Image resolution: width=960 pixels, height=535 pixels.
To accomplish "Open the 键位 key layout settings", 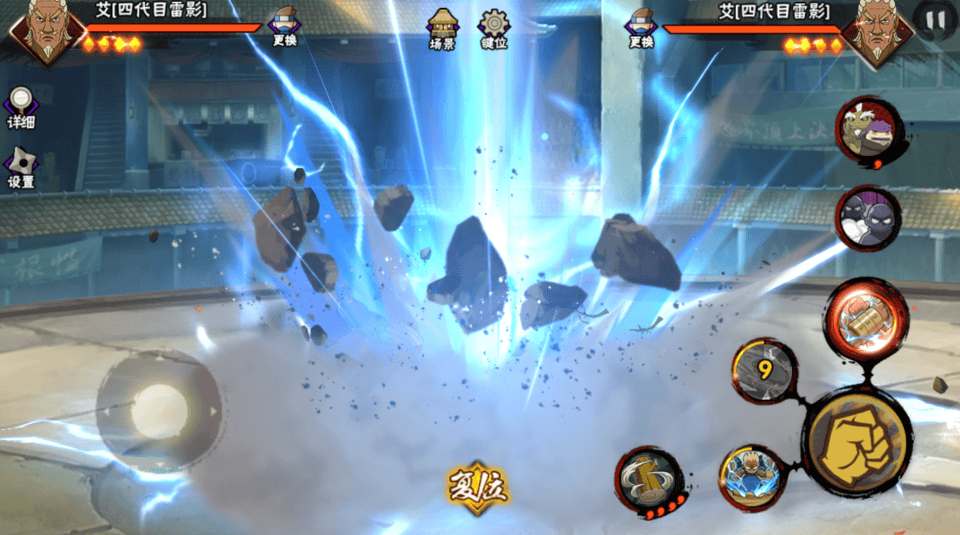I will [494, 28].
